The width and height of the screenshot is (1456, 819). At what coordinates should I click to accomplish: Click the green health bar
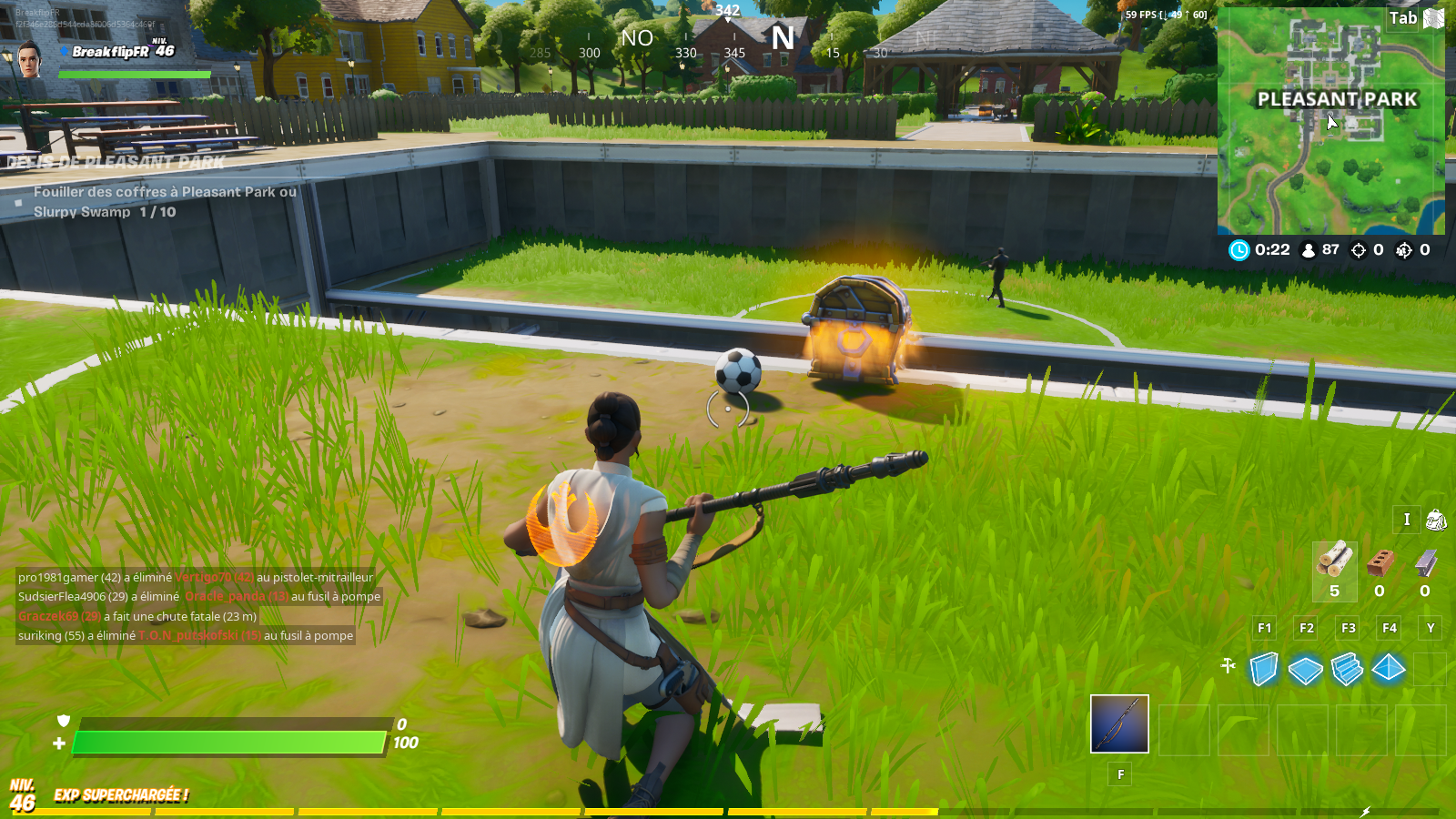tap(227, 740)
